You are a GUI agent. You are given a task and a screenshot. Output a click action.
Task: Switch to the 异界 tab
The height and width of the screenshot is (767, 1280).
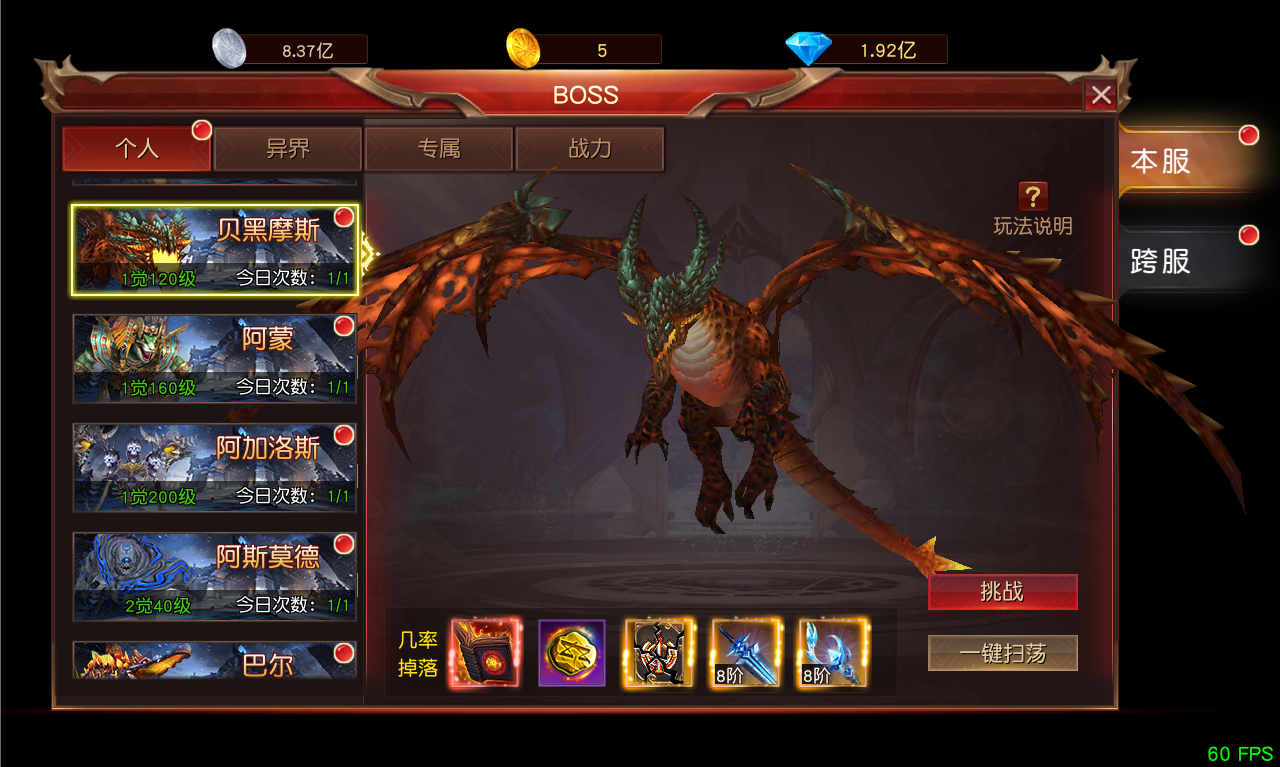(288, 148)
